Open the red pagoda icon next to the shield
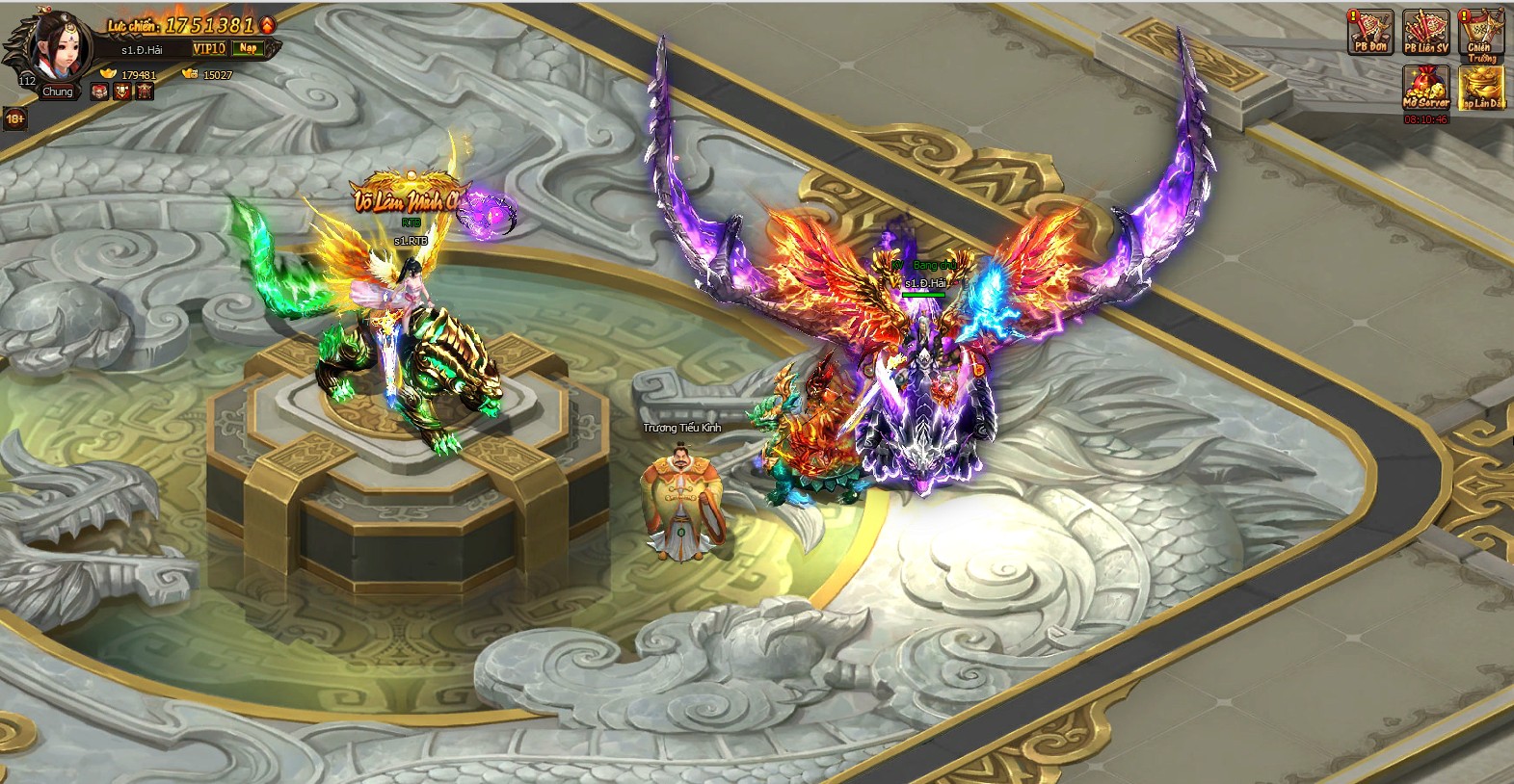This screenshot has width=1514, height=784. (x=145, y=92)
